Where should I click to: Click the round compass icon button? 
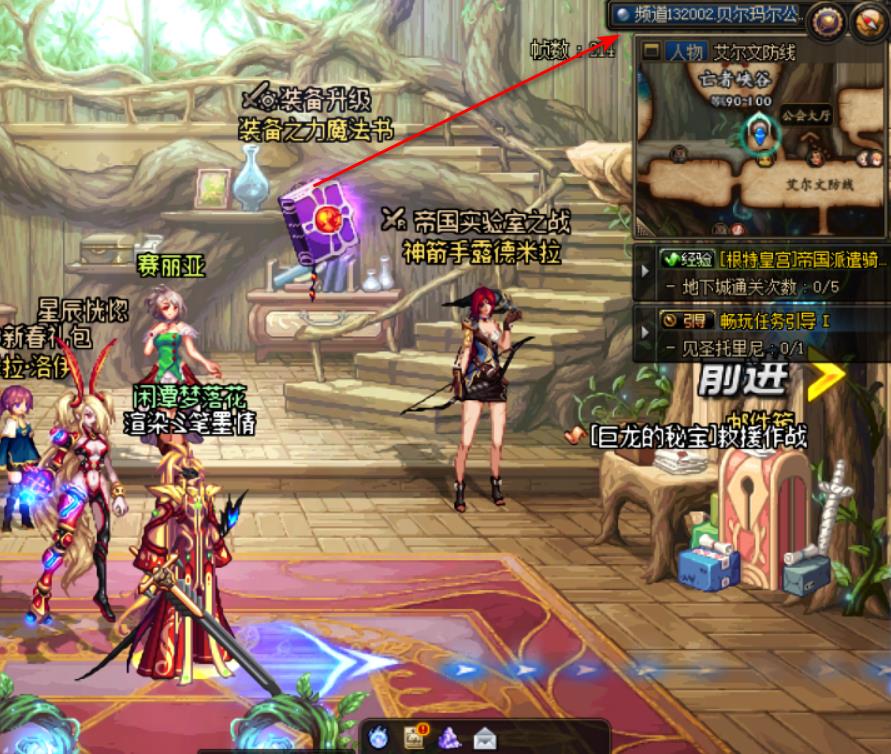867,19
